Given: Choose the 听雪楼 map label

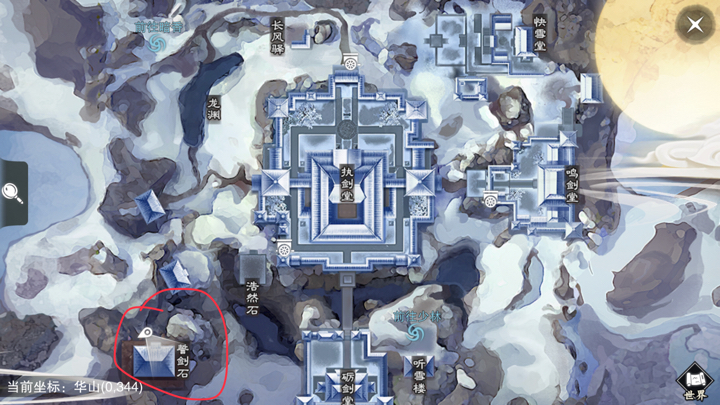Looking at the screenshot, I should [x=418, y=374].
